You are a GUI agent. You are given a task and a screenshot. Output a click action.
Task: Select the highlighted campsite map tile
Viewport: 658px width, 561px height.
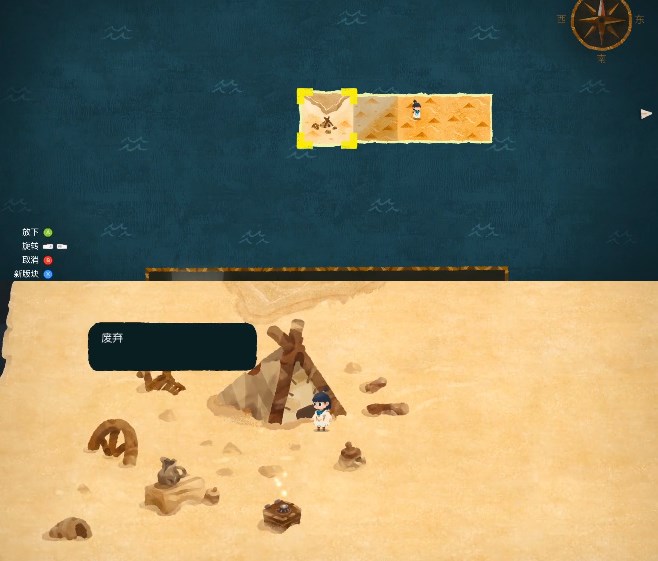[326, 119]
